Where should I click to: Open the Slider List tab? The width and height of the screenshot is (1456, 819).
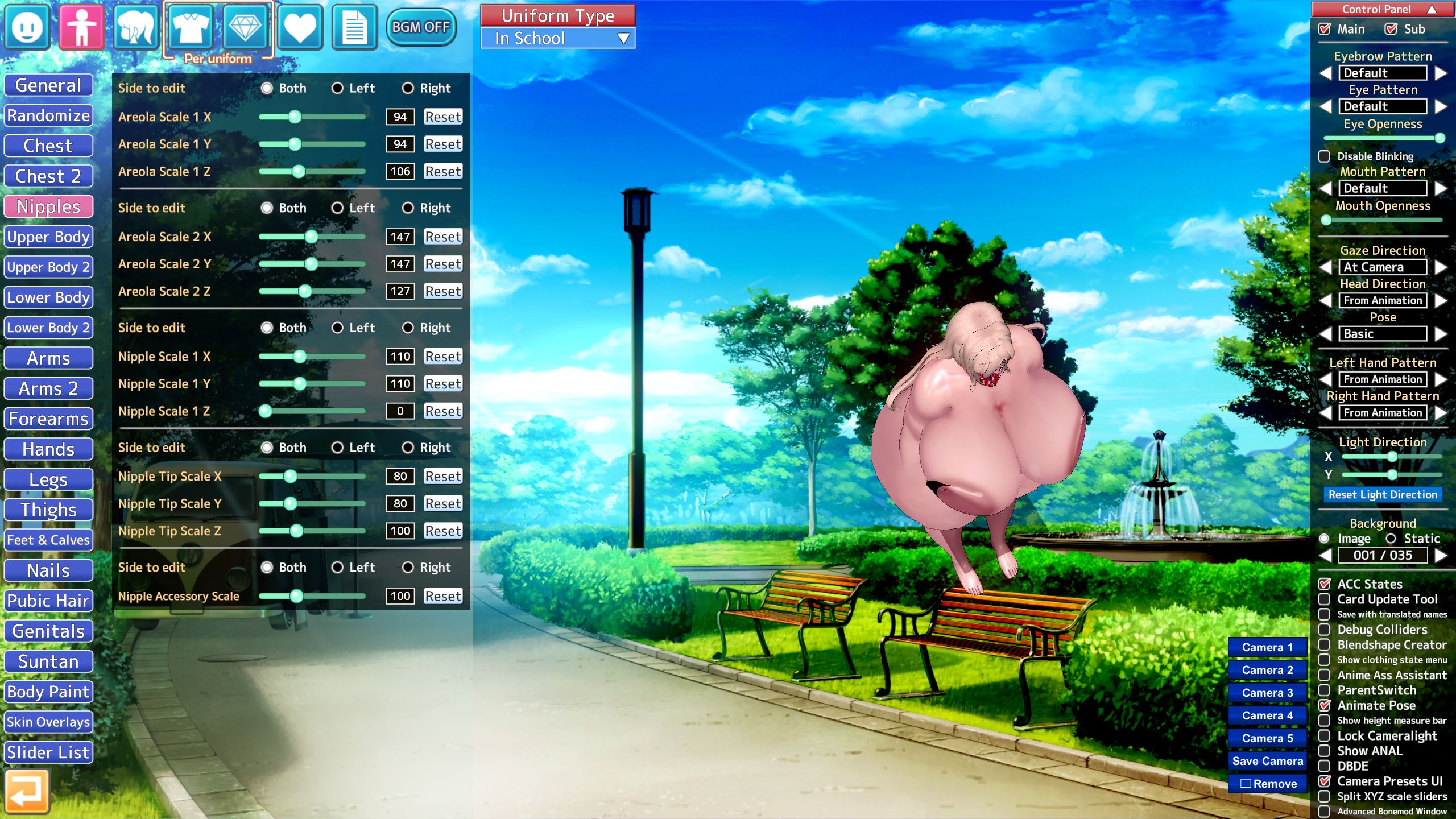48,752
